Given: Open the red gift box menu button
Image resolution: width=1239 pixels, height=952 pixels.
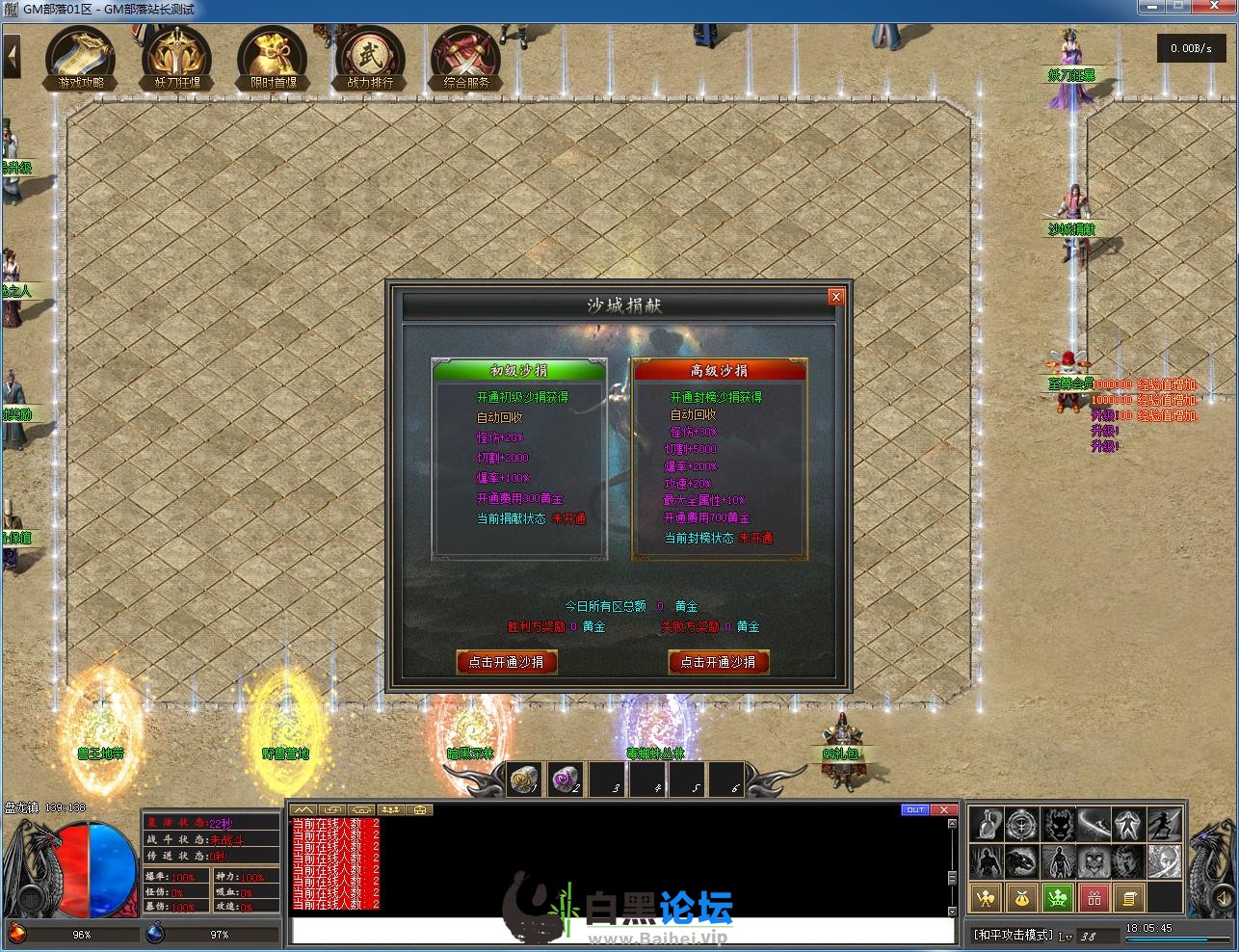Looking at the screenshot, I should (x=1094, y=898).
